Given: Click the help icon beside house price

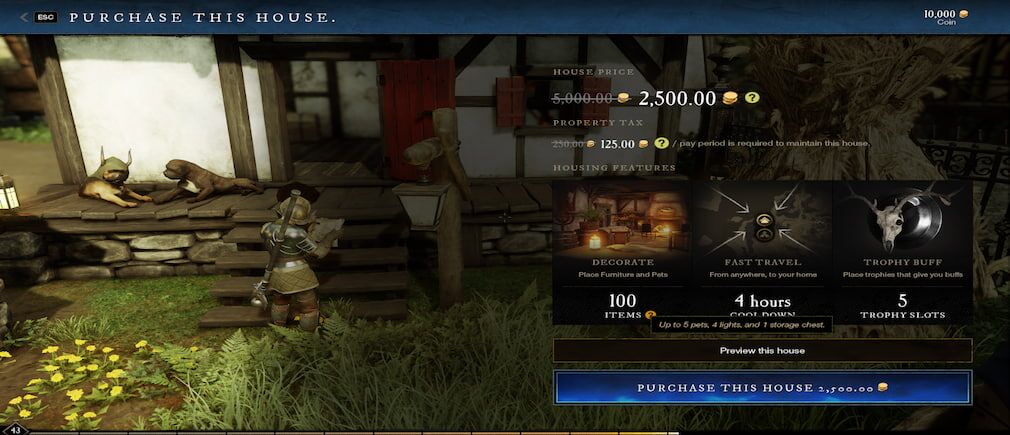Looking at the screenshot, I should [752, 98].
